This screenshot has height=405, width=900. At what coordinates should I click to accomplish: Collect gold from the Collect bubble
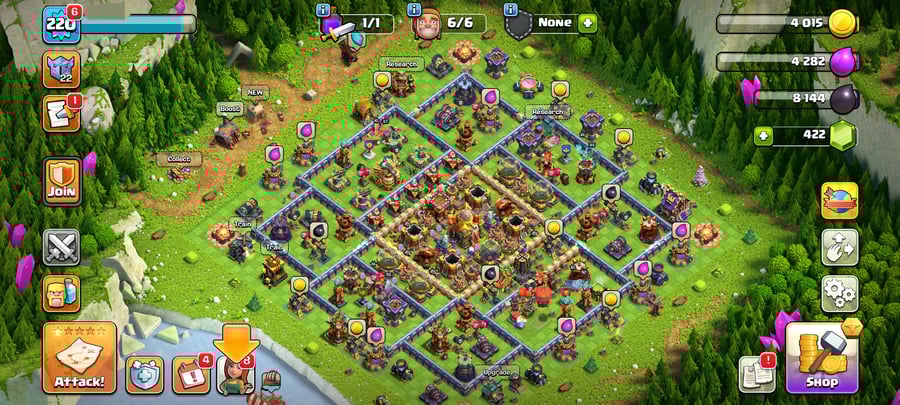click(179, 160)
